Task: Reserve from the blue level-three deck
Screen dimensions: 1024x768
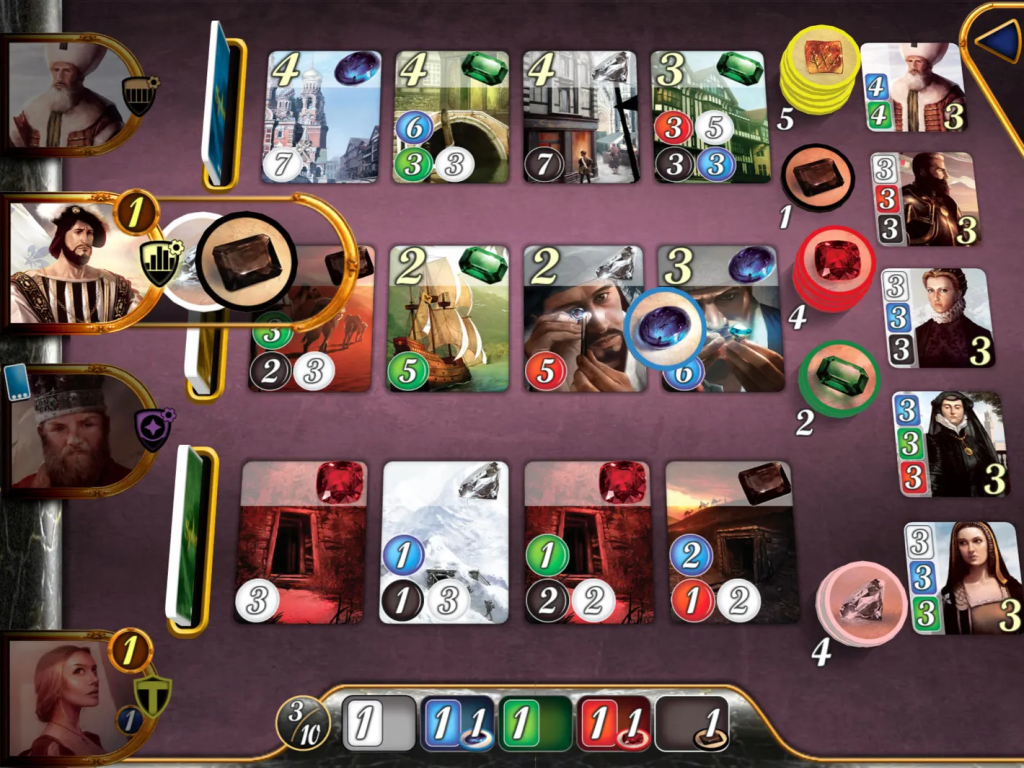Action: 220,103
